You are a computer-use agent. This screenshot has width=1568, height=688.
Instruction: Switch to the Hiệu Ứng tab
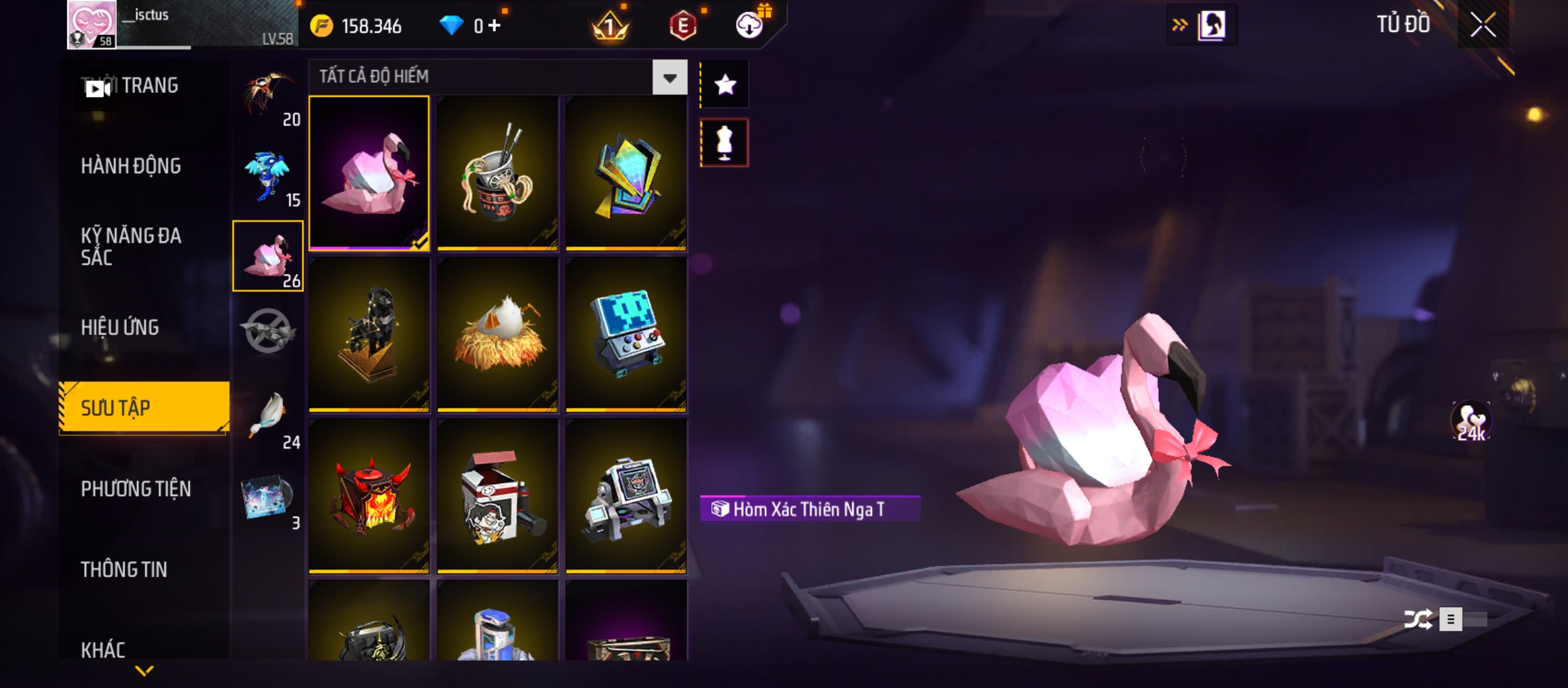(x=120, y=327)
